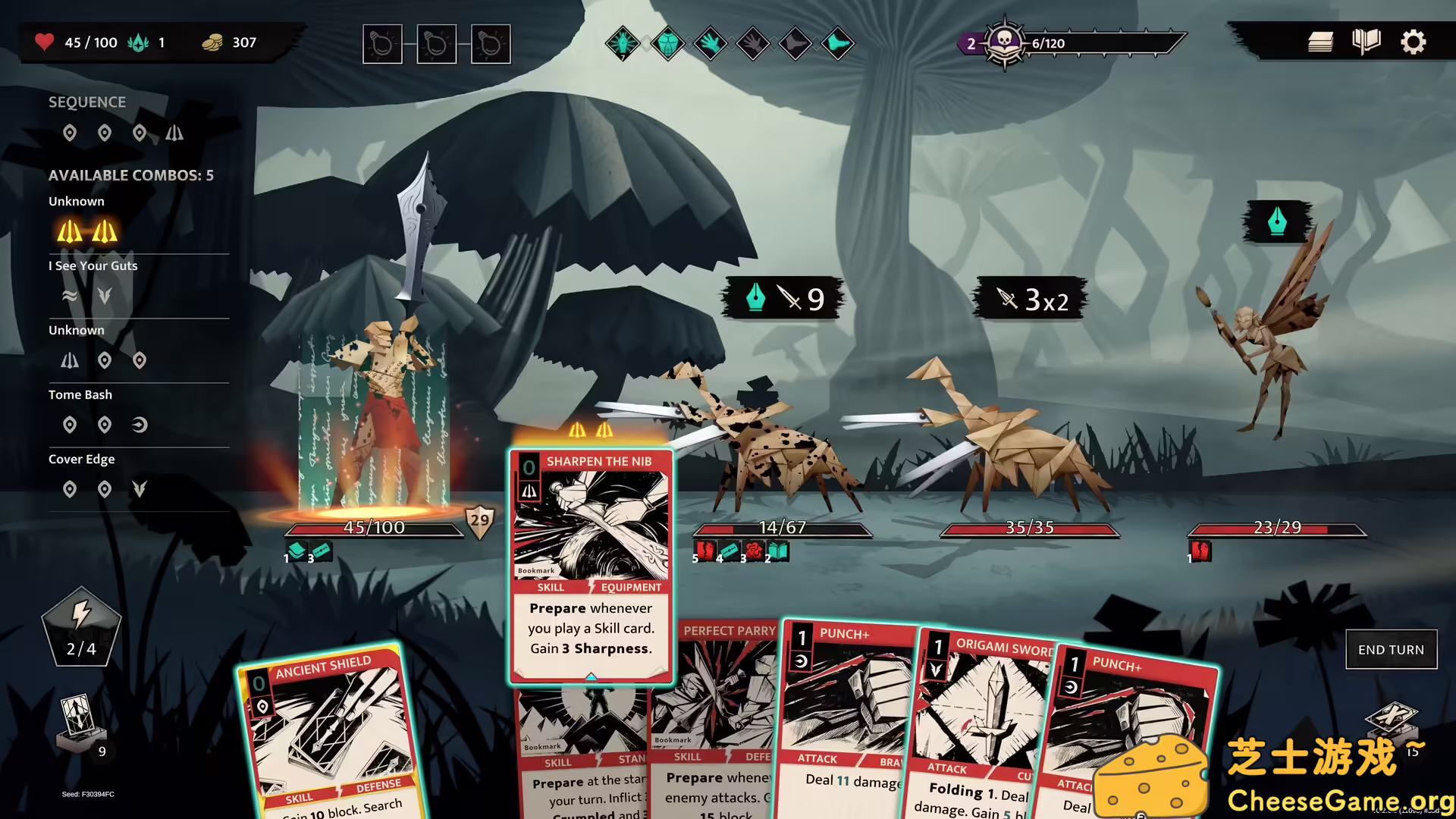Screen dimensions: 1456x819
Task: Open the card deck library in top right
Action: (x=1319, y=42)
